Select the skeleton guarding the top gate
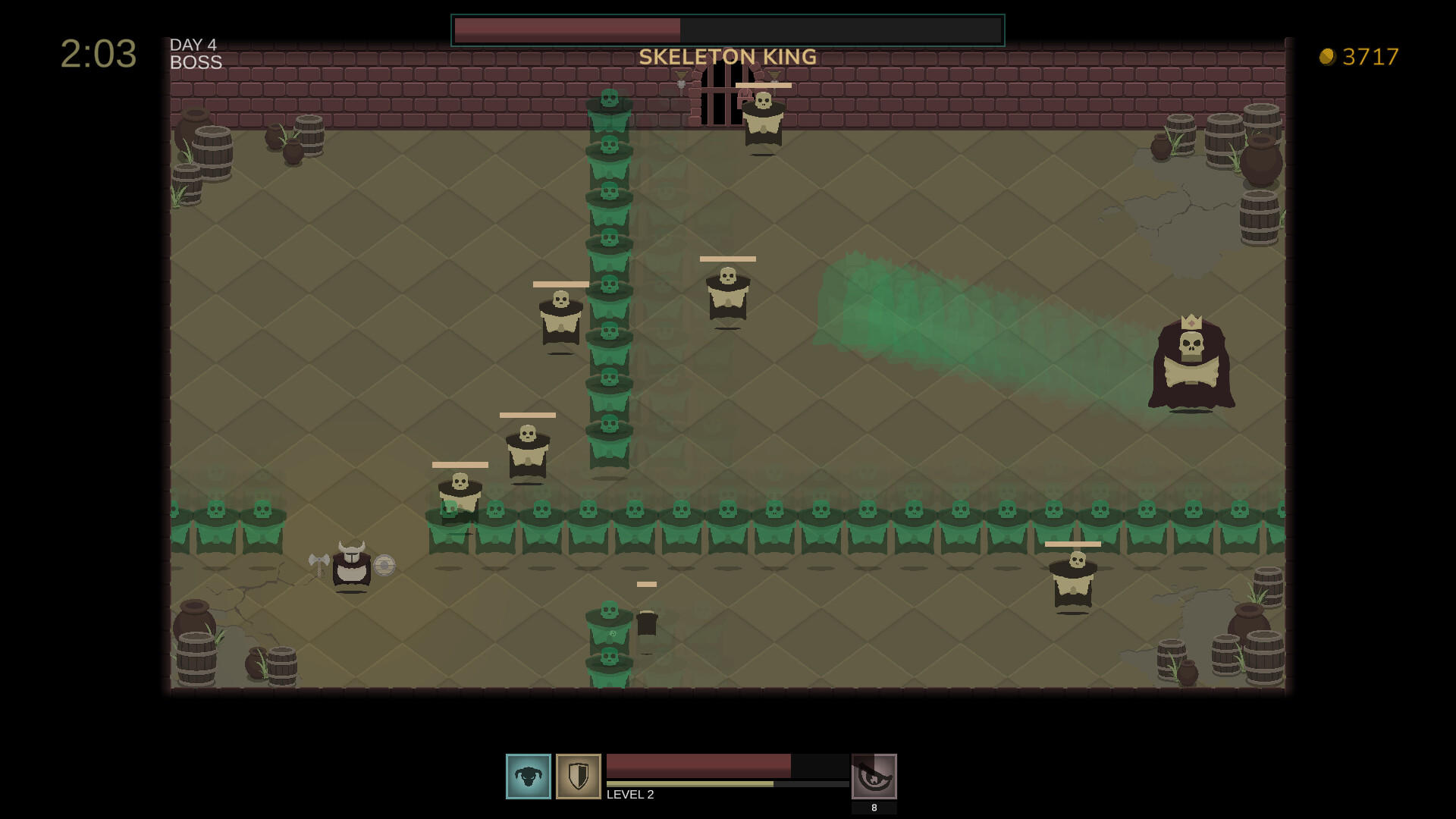The height and width of the screenshot is (819, 1456). (x=763, y=118)
